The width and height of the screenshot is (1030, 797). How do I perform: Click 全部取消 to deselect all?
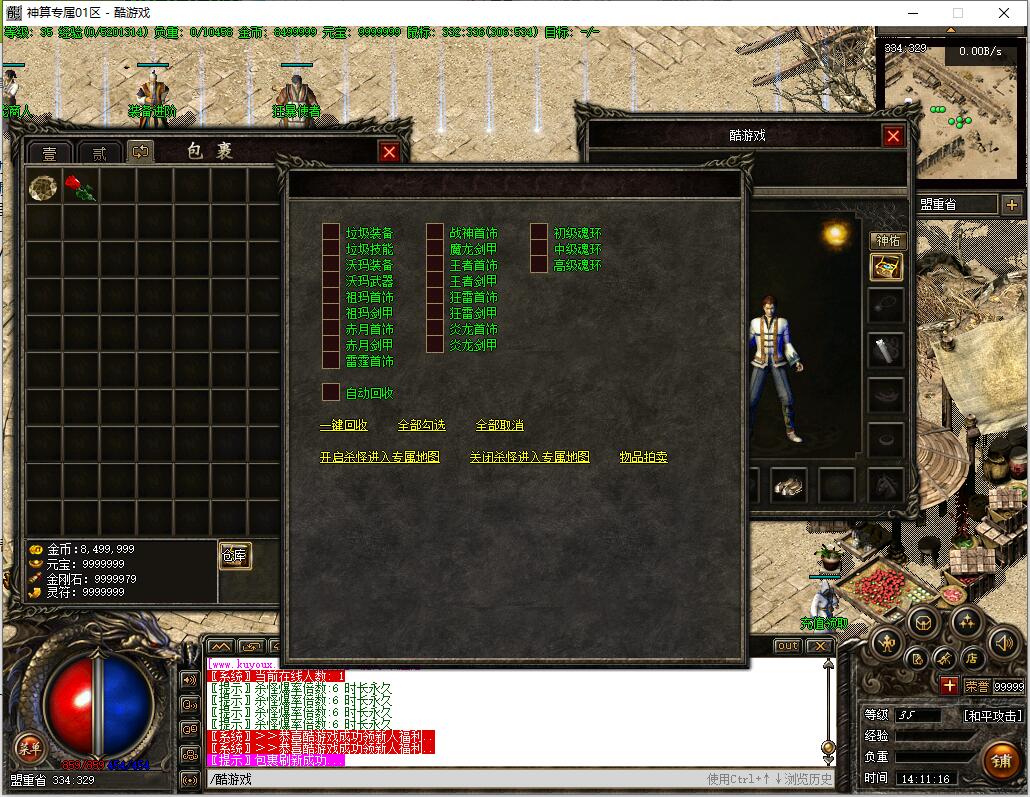(x=499, y=425)
